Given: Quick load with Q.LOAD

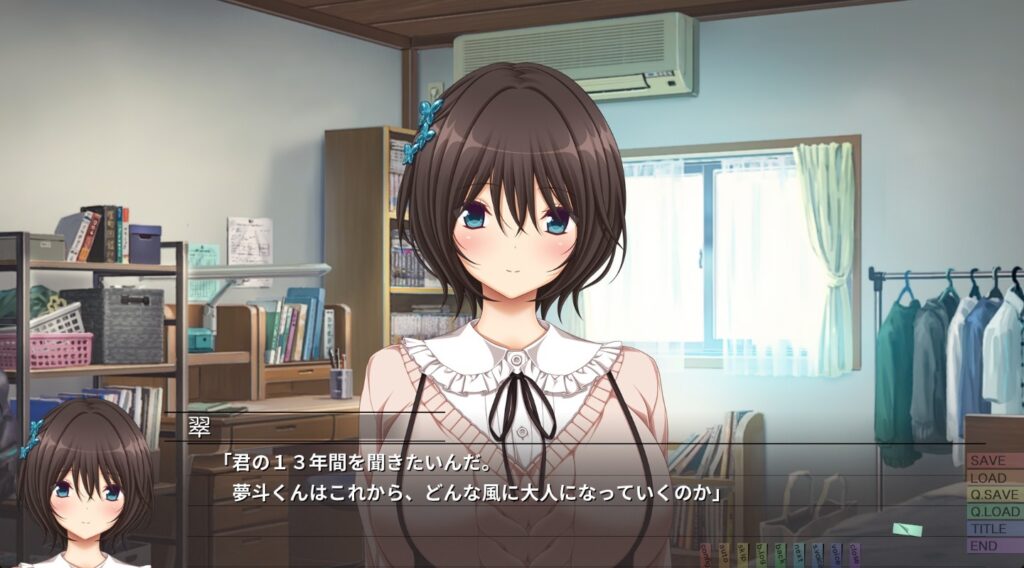Looking at the screenshot, I should click(x=994, y=512).
